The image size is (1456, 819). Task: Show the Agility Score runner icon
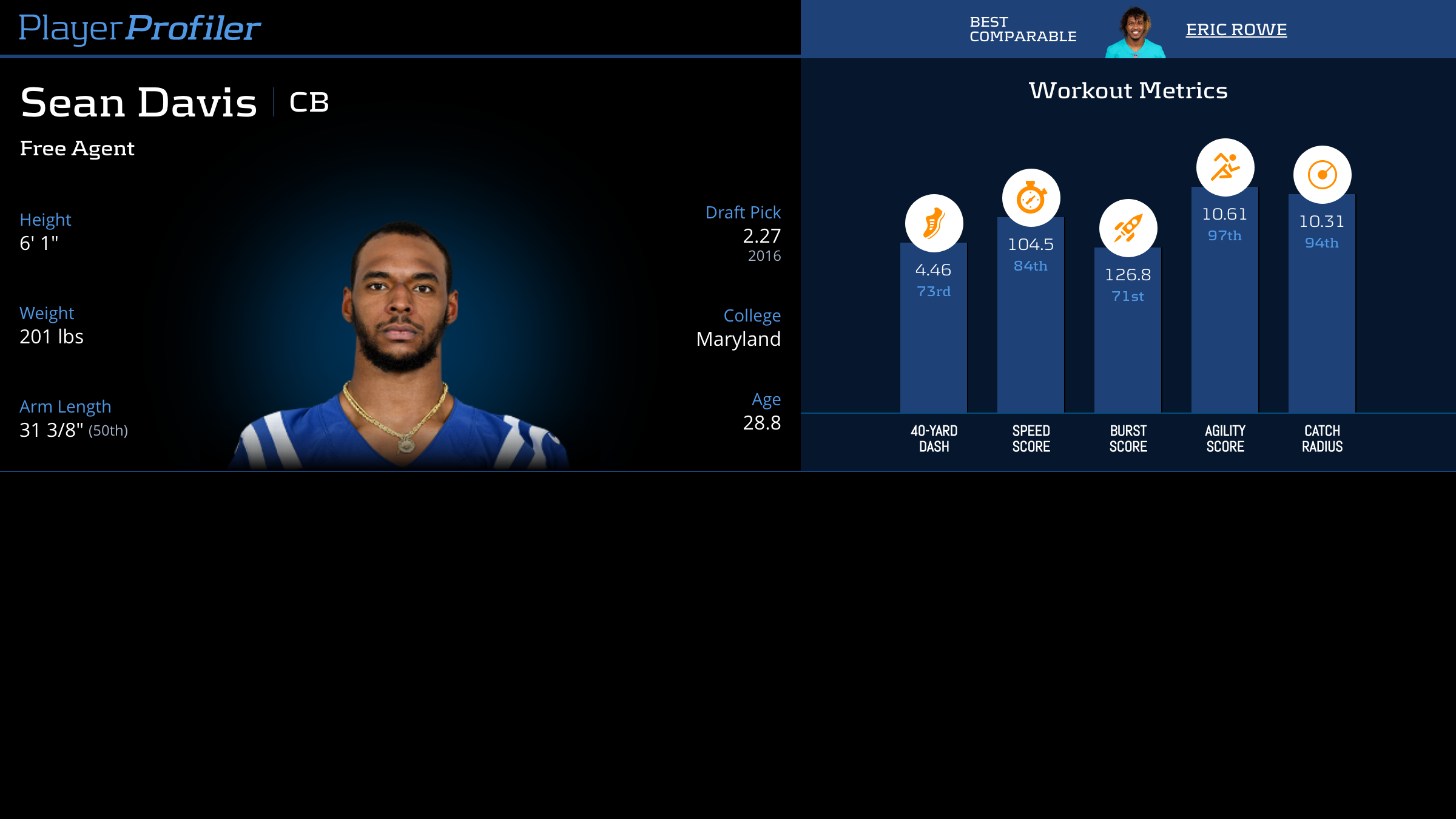1225,167
